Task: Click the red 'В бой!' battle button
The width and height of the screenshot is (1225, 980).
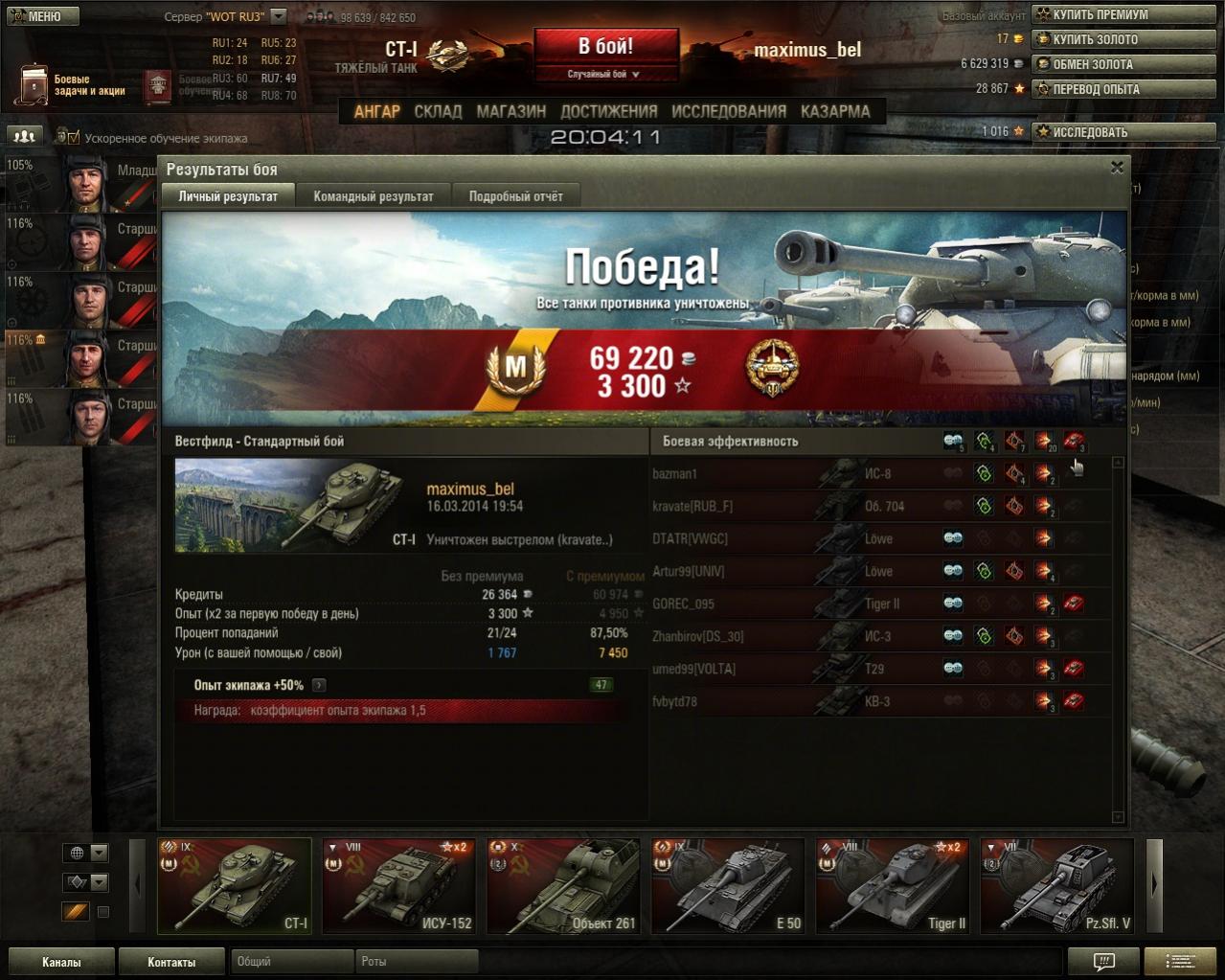Action: coord(605,47)
